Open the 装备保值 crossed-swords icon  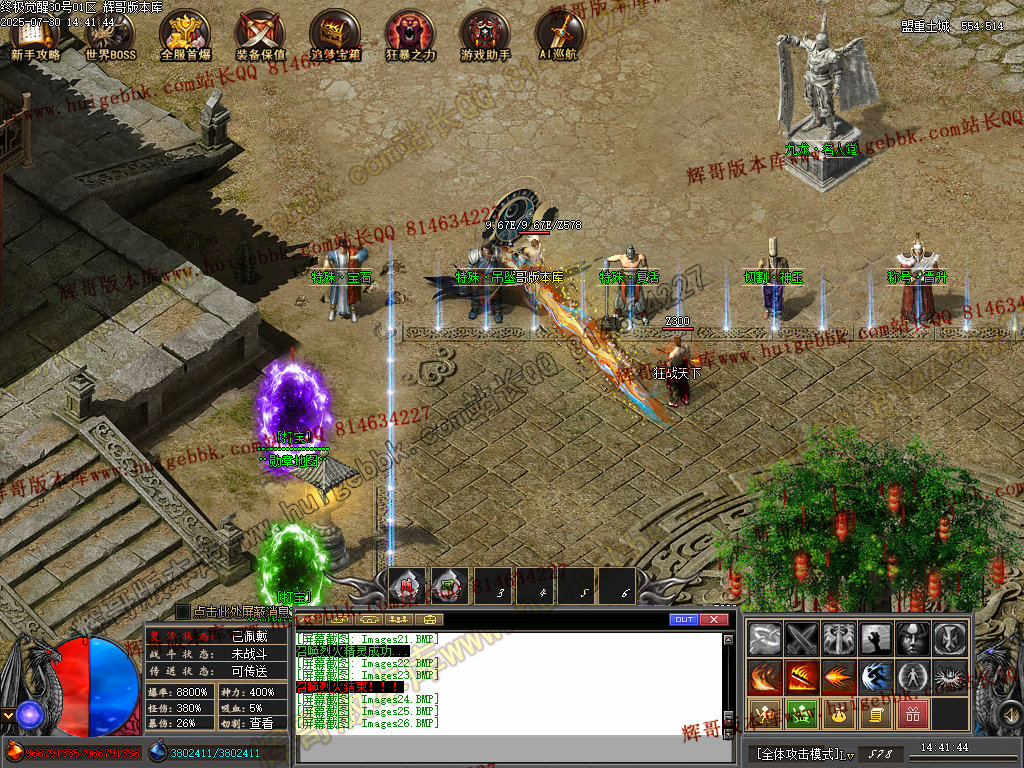(x=260, y=34)
